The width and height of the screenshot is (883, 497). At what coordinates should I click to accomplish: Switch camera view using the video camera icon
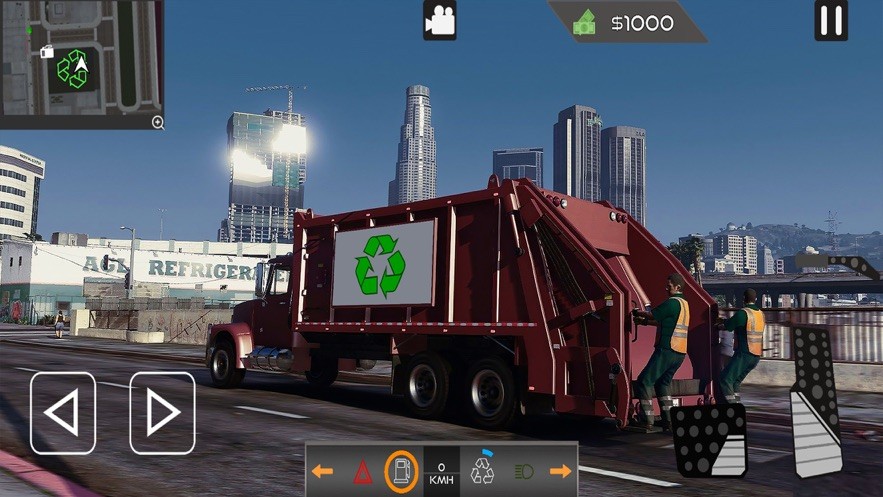click(x=439, y=21)
